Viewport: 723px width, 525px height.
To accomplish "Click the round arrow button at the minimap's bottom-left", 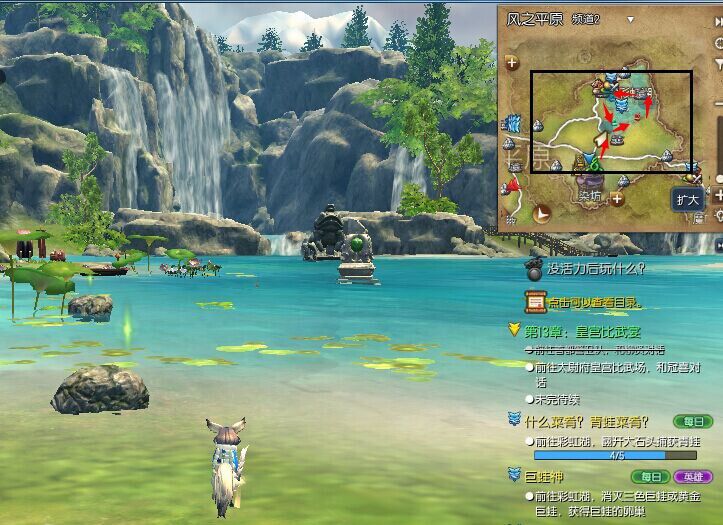I will (541, 213).
